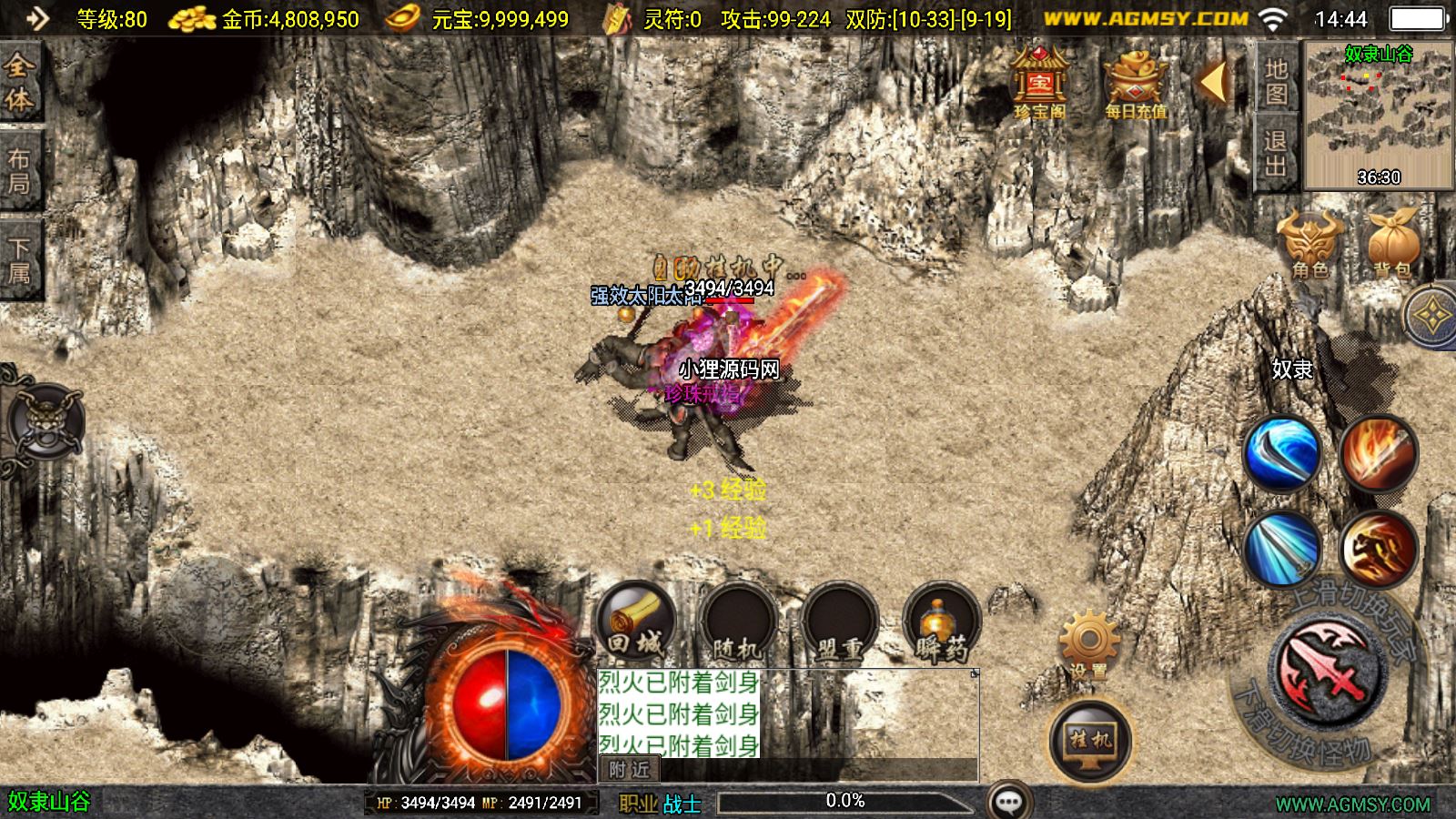Activate the flaming sword skill
Image resolution: width=1456 pixels, height=819 pixels.
point(1379,452)
